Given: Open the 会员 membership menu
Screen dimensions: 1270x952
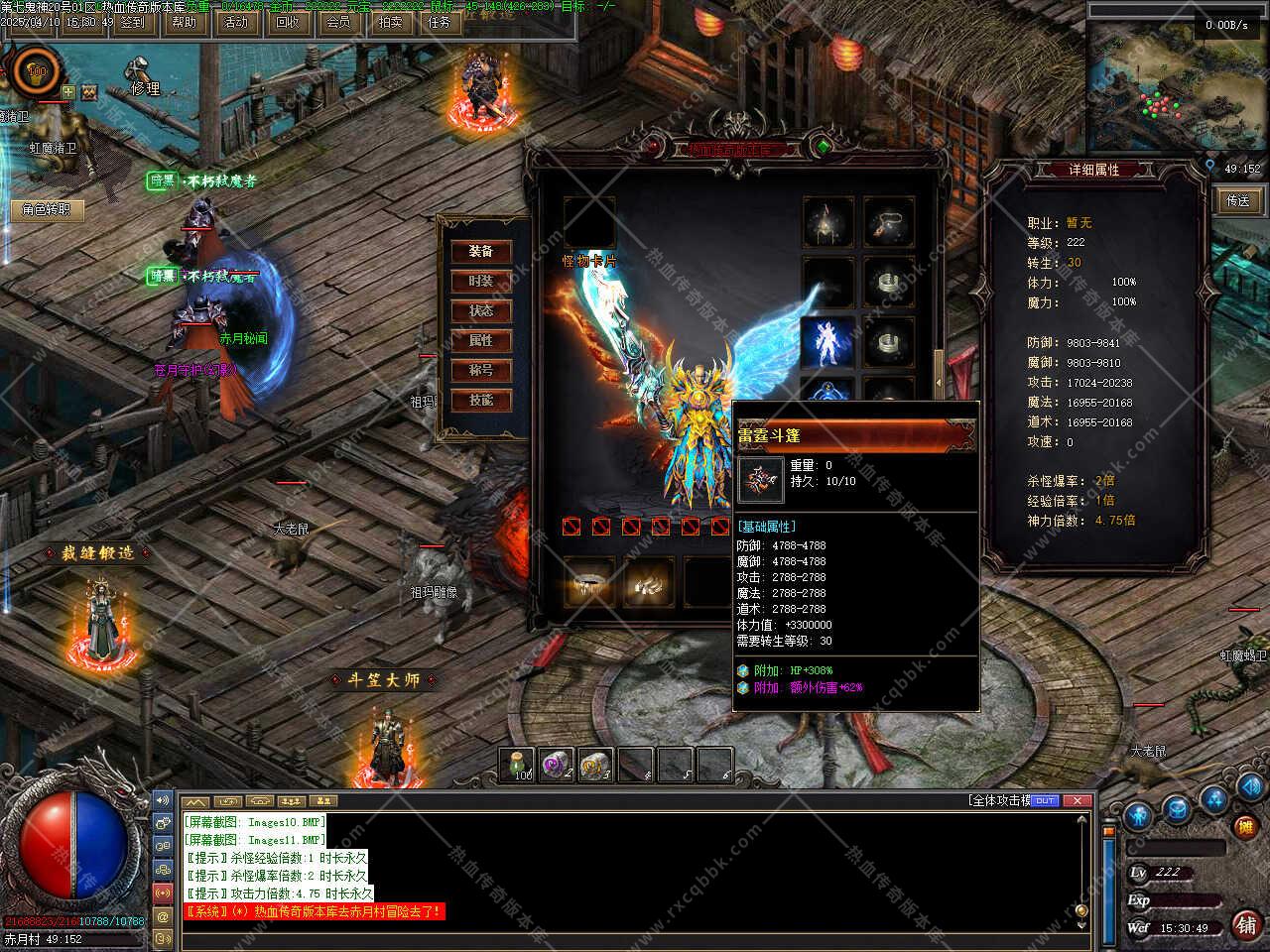Looking at the screenshot, I should tap(338, 22).
